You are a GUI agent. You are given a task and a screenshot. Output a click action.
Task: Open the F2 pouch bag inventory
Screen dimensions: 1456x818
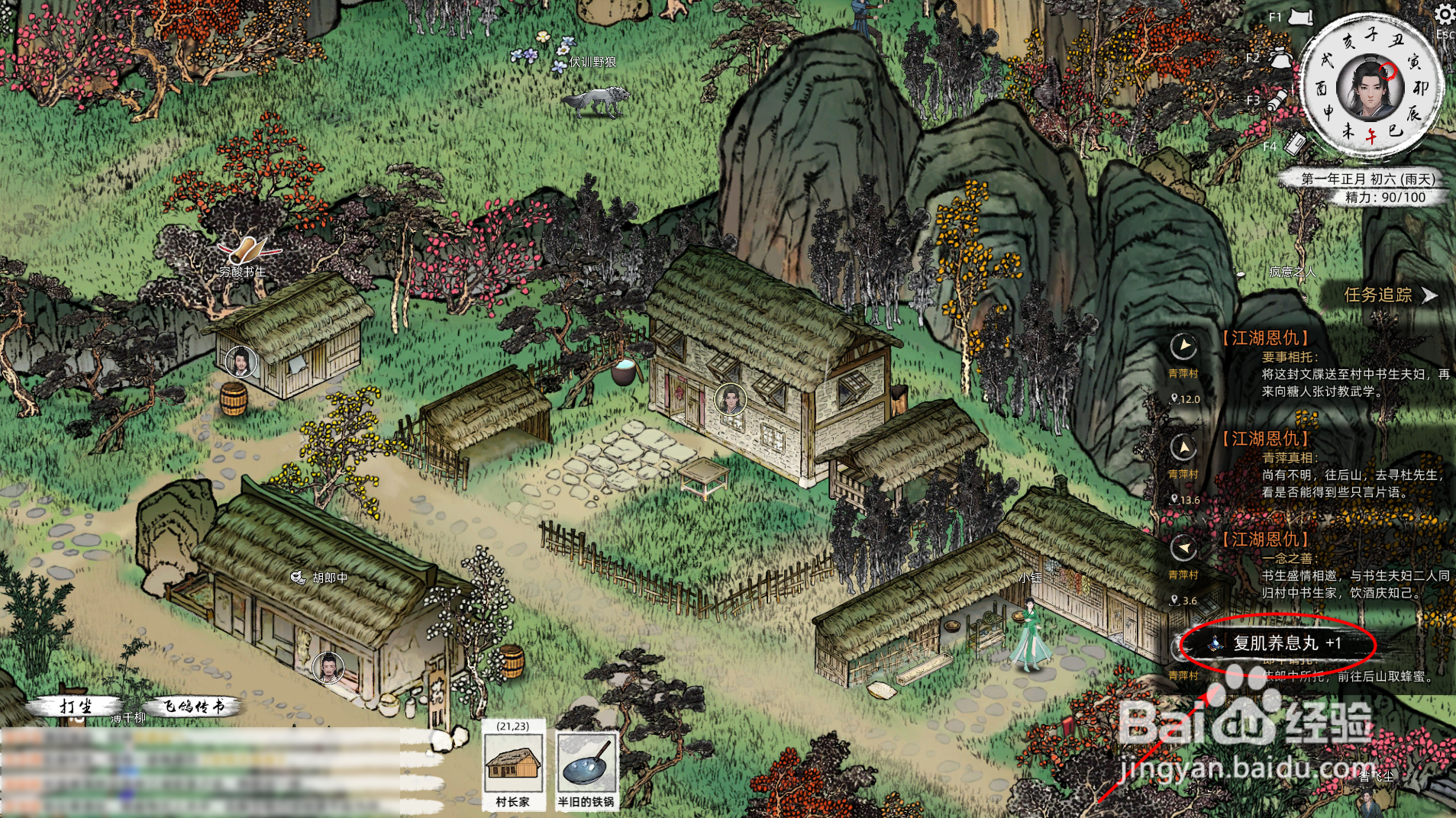[x=1280, y=58]
